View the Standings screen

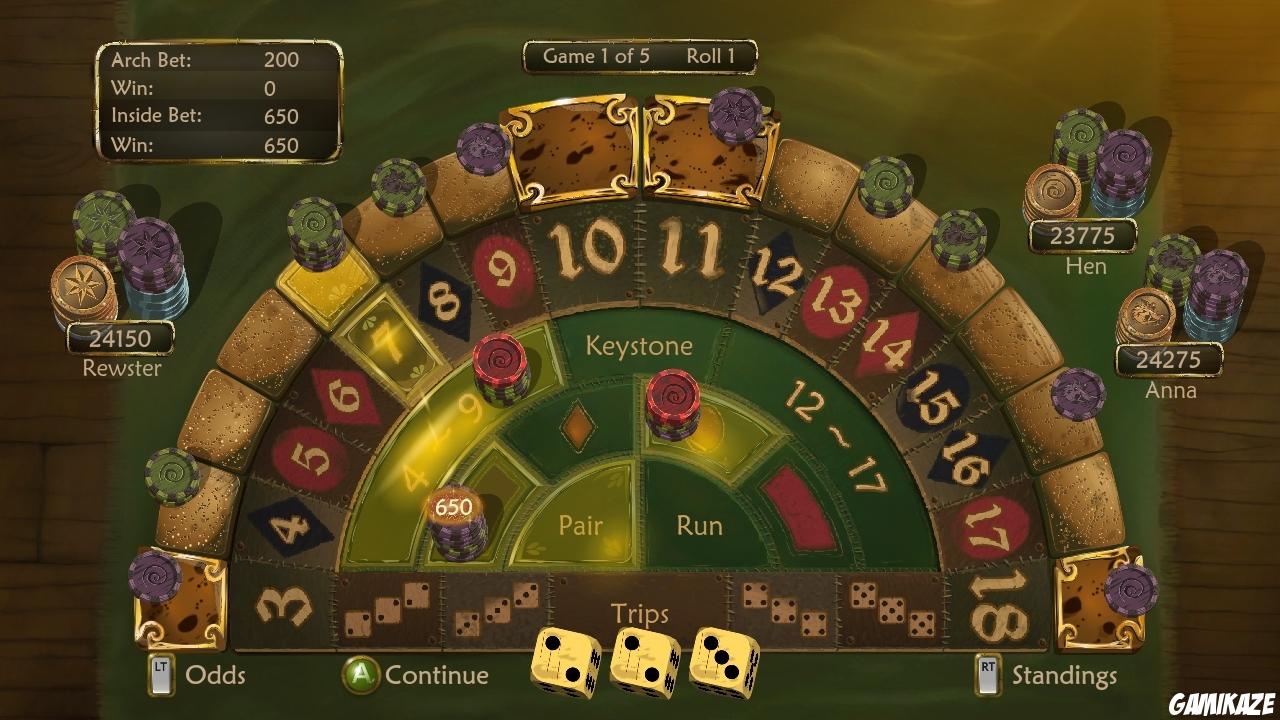pyautogui.click(x=1063, y=676)
